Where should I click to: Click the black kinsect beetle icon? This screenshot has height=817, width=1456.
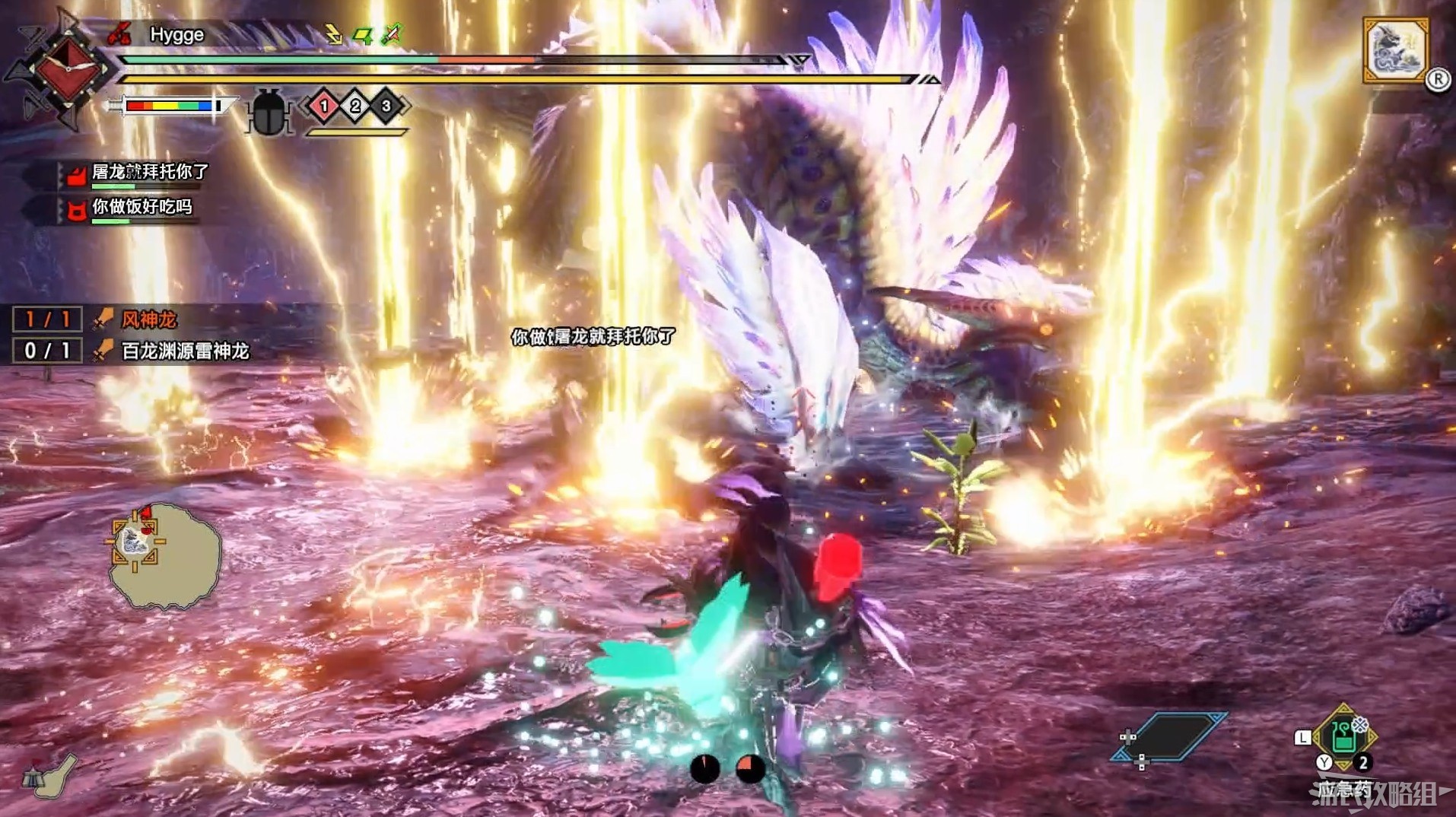pyautogui.click(x=269, y=113)
